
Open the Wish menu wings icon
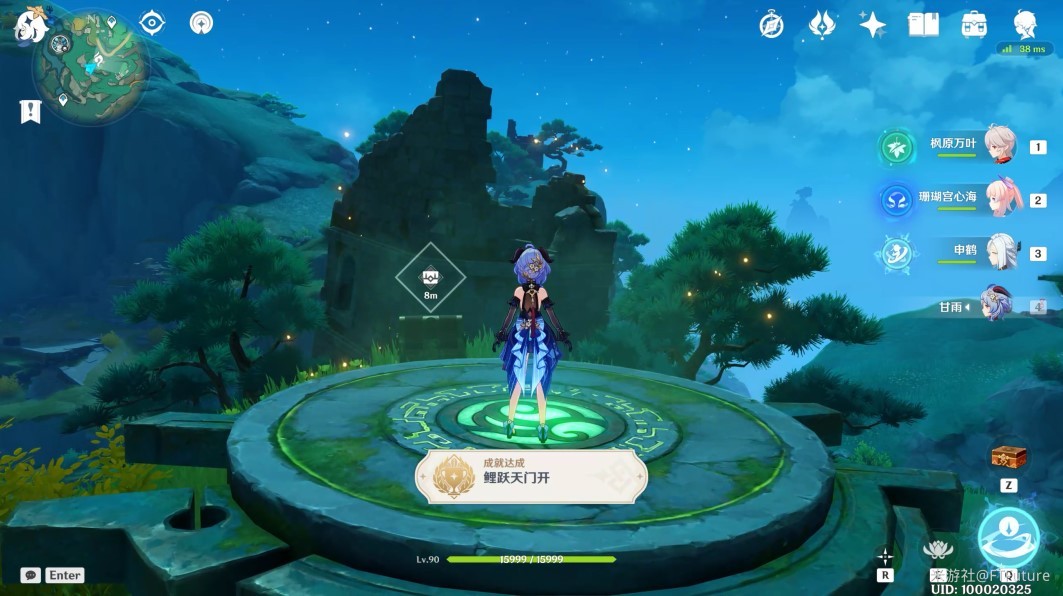pyautogui.click(x=822, y=25)
